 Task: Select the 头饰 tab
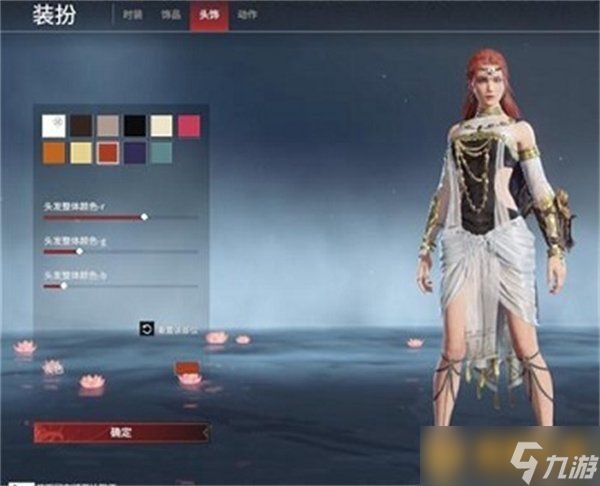tap(208, 15)
